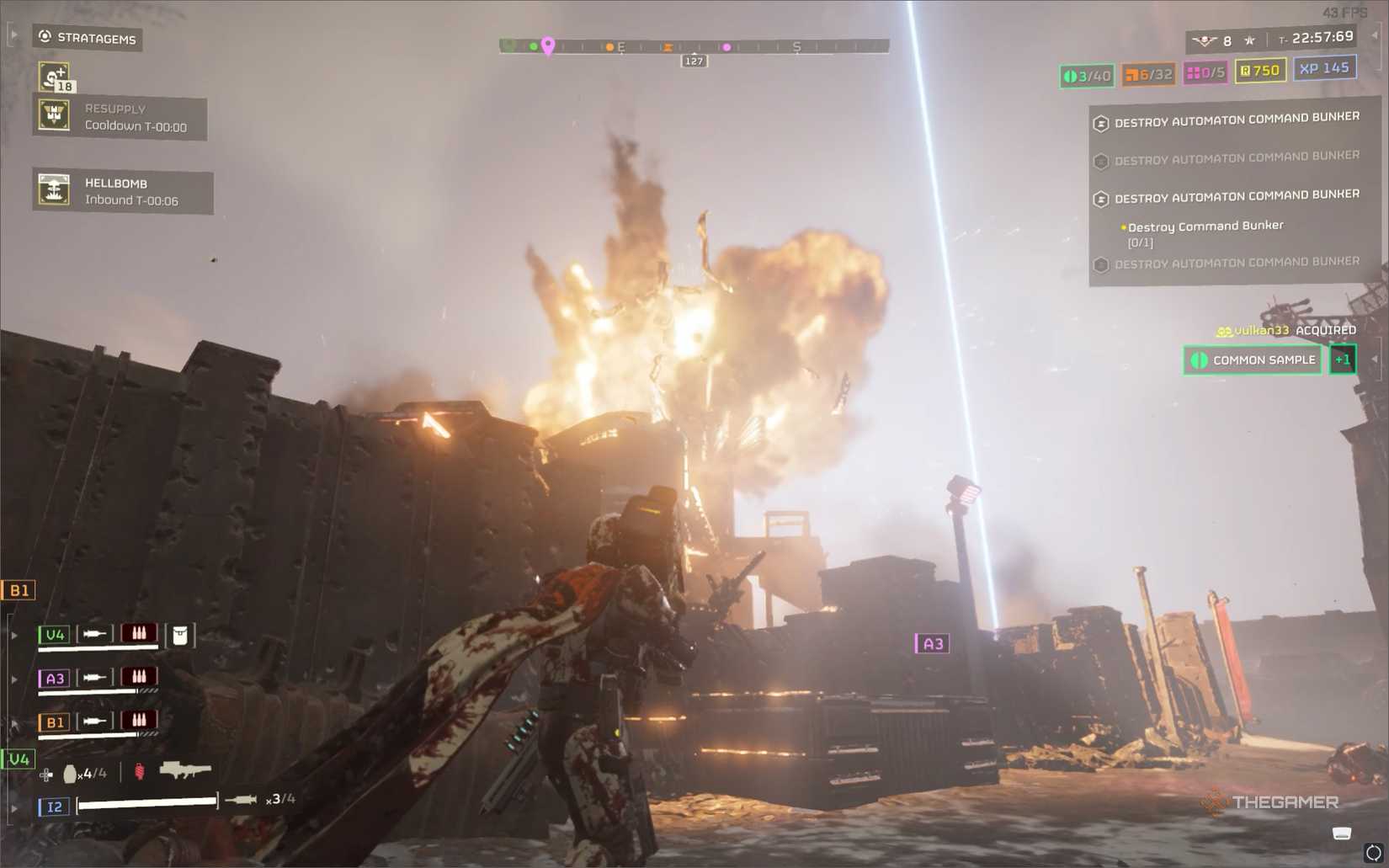The height and width of the screenshot is (868, 1389).
Task: Click the Hellbomb inbound stratagem icon
Action: pos(55,189)
